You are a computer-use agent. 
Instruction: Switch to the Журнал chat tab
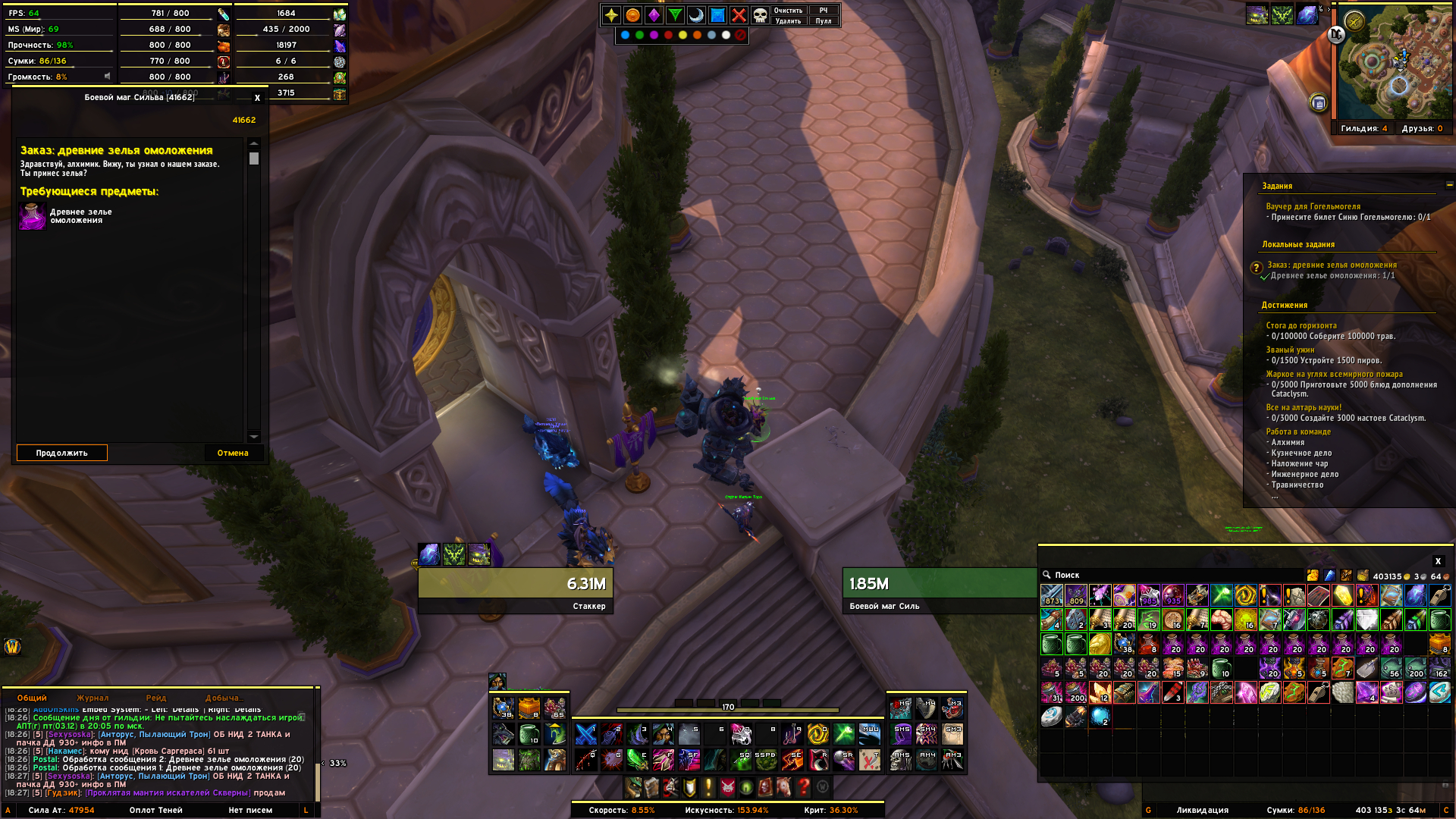coord(93,698)
